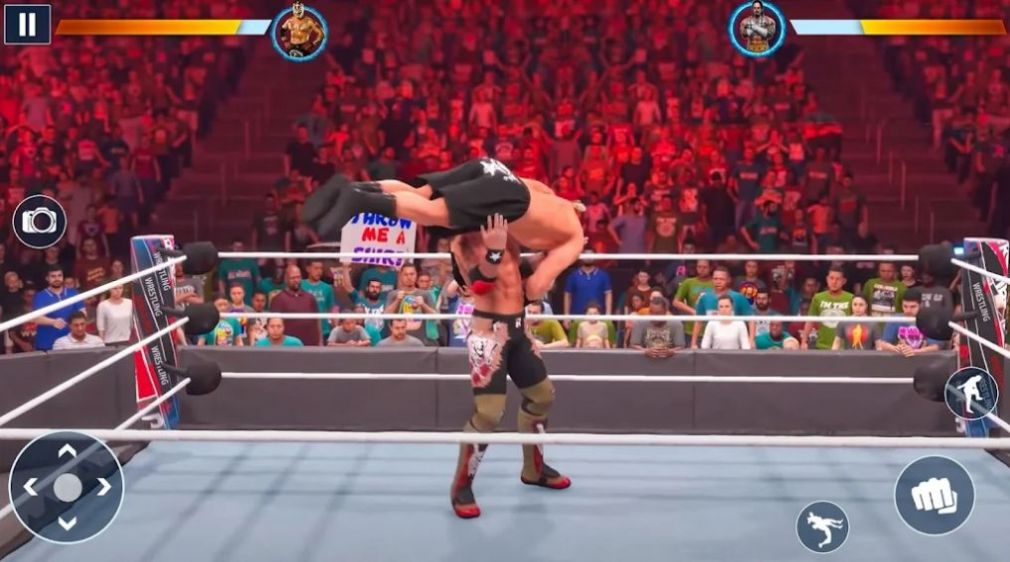The width and height of the screenshot is (1010, 562).
Task: Tap the camera view icon
Action: pyautogui.click(x=40, y=221)
